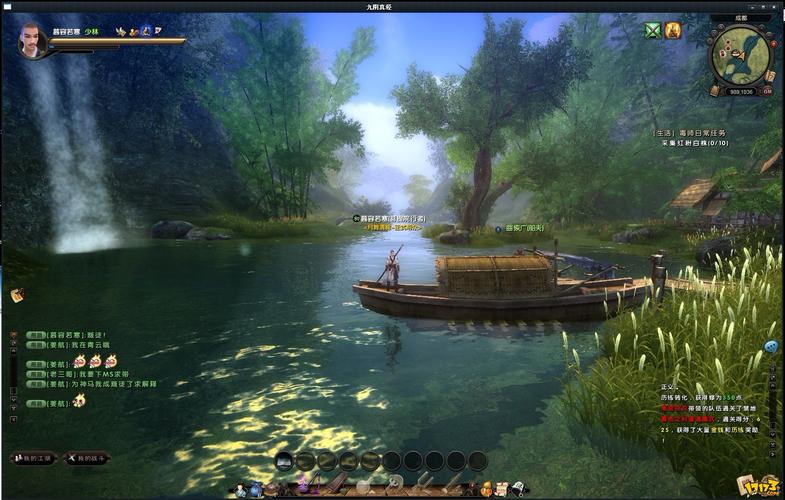Close the game window
Viewport: 785px width, 500px height.
pos(775,6)
